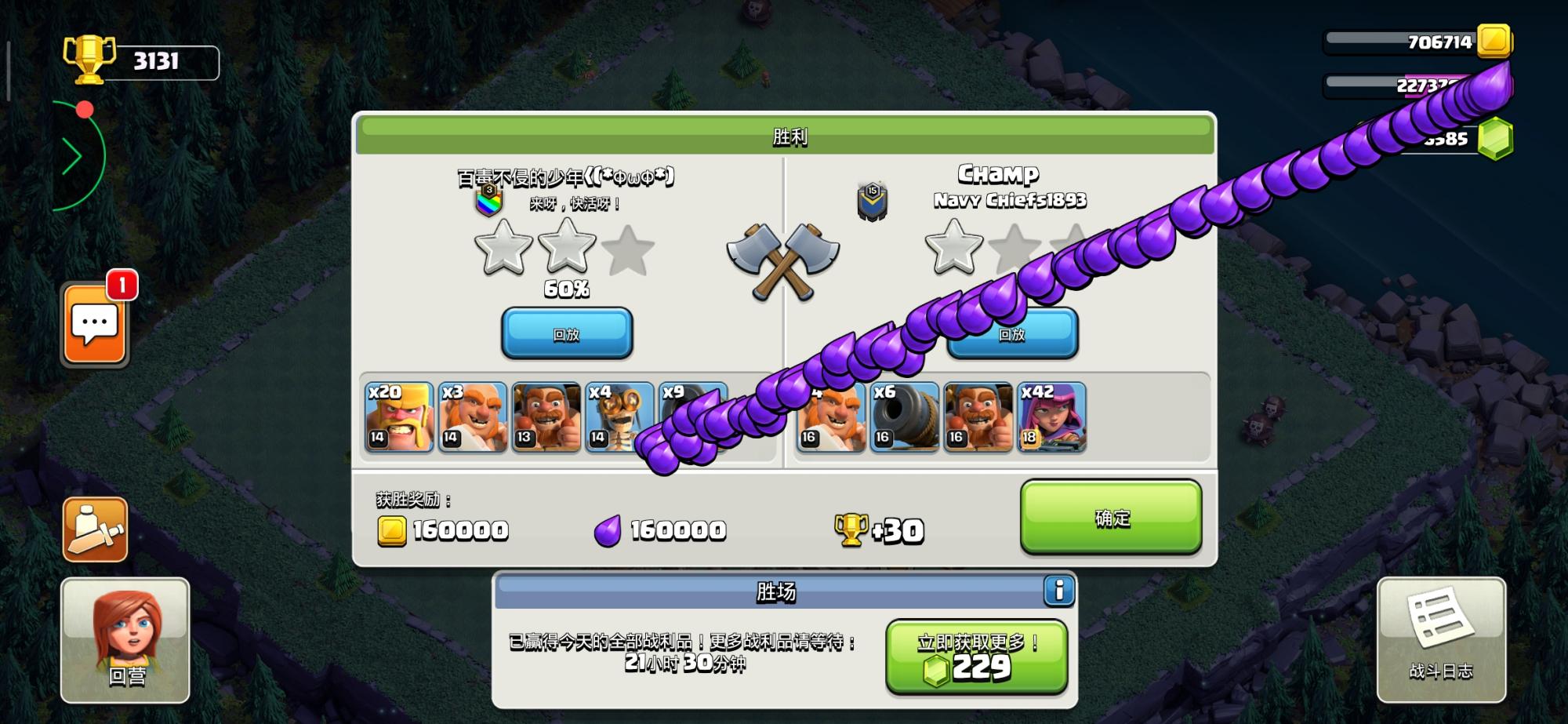Open the army sword and potion button
The image size is (1568, 724).
click(x=95, y=529)
